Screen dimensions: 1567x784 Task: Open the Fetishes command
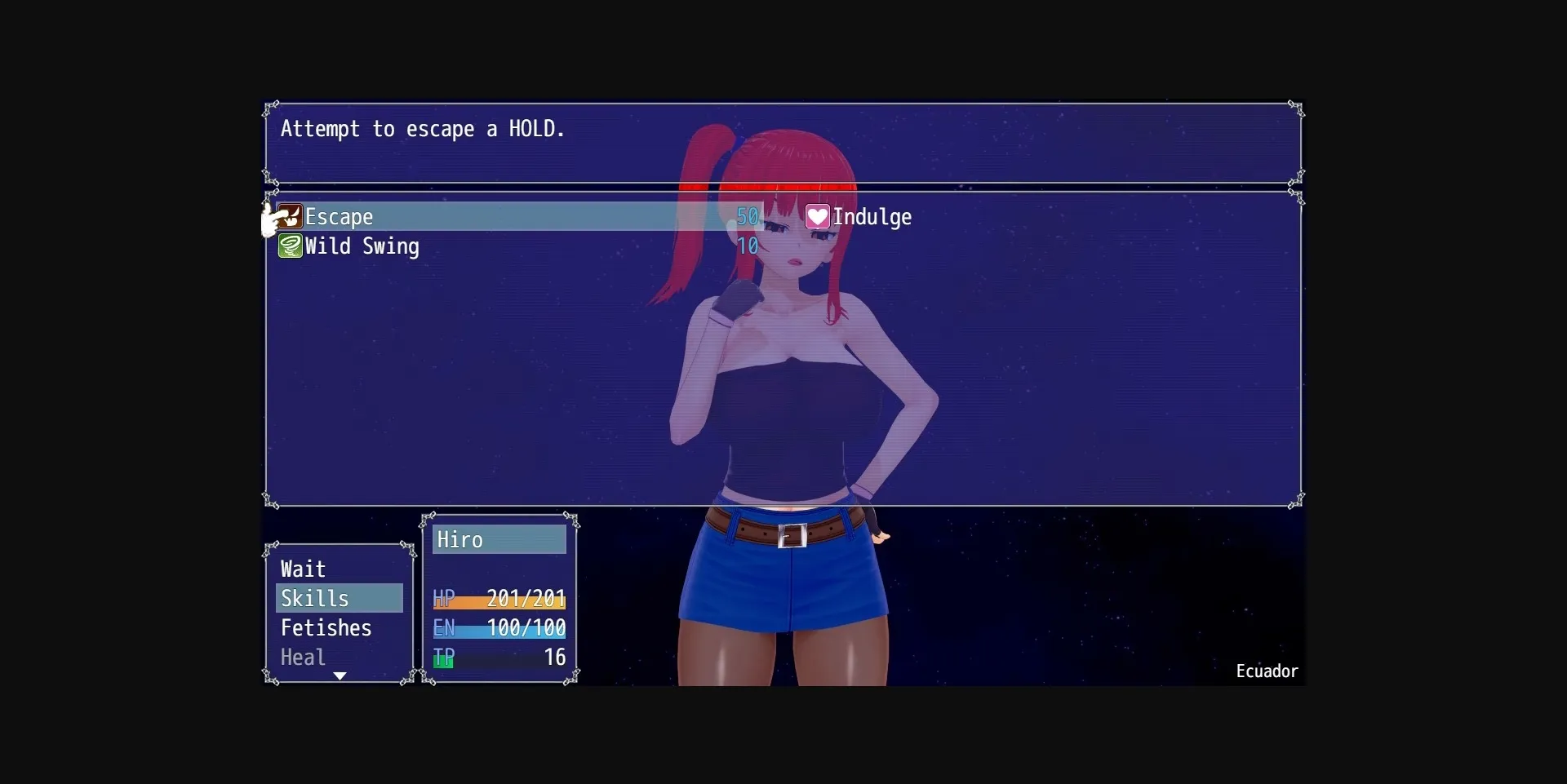click(x=326, y=627)
